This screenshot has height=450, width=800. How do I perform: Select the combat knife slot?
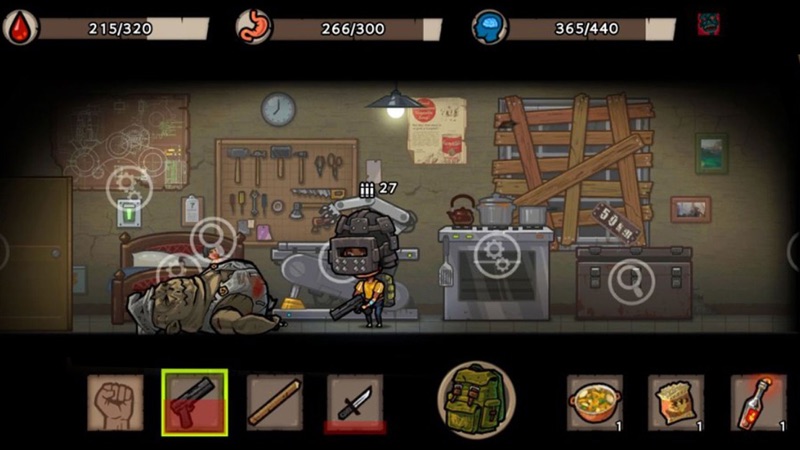pos(355,402)
